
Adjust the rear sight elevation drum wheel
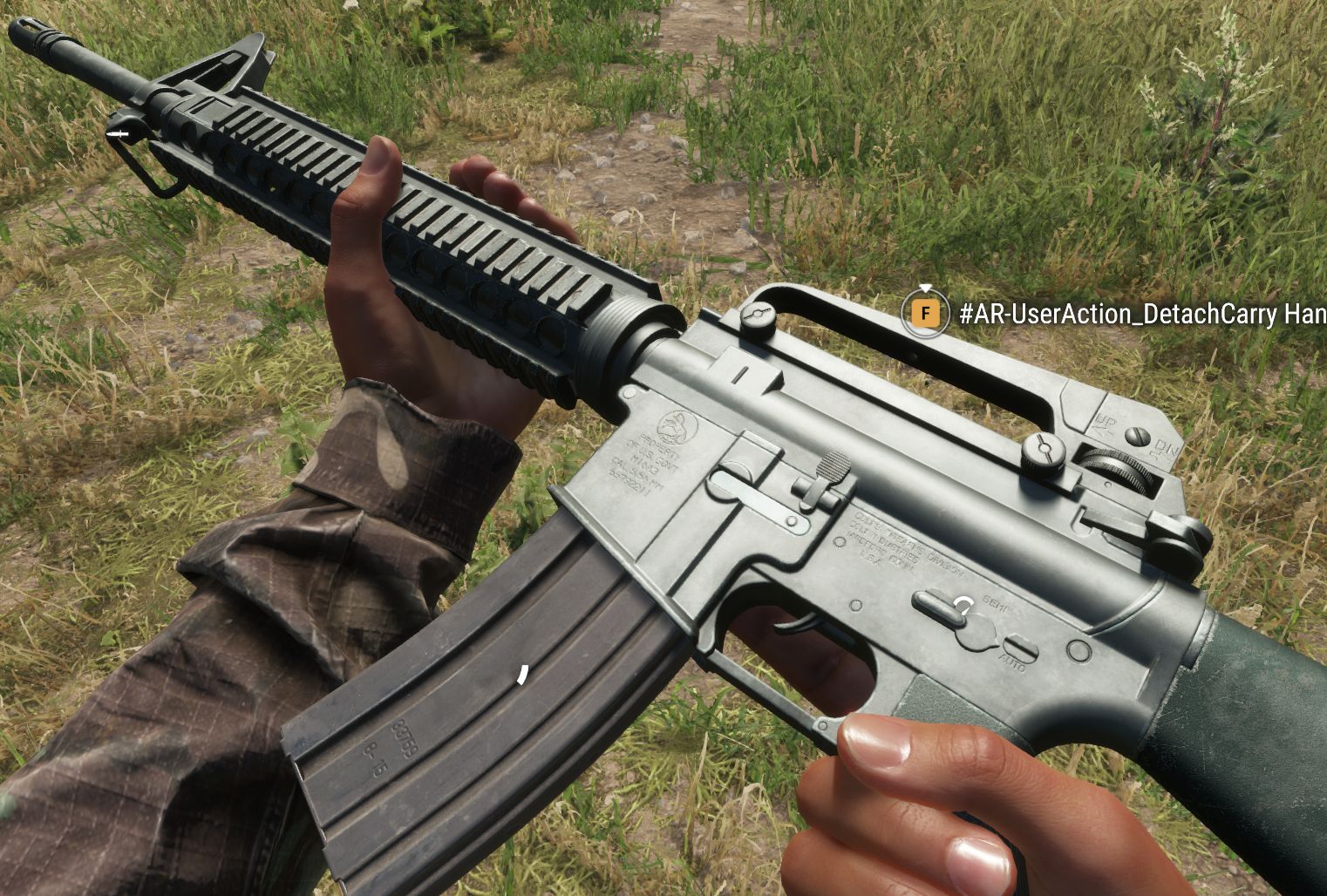point(1117,468)
